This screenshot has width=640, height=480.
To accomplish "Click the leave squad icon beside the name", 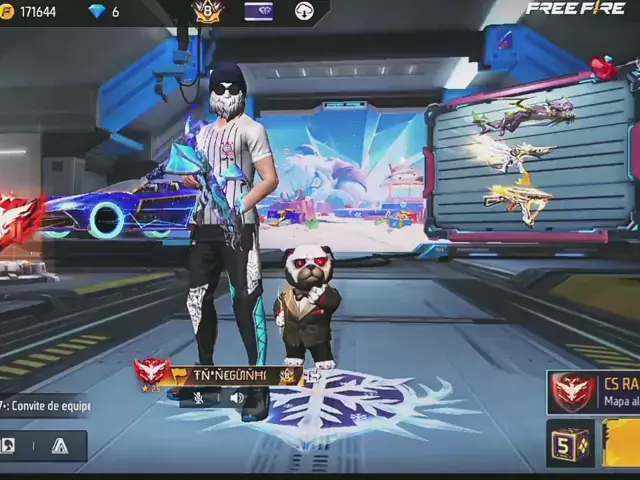I will click(x=313, y=376).
